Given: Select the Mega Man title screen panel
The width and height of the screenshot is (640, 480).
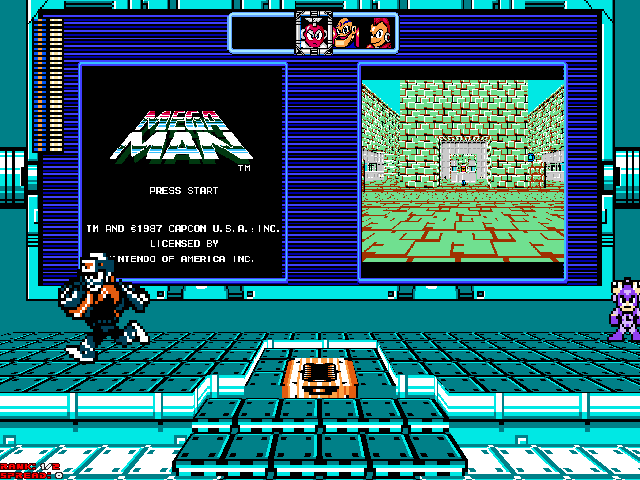Looking at the screenshot, I should pos(183,170).
